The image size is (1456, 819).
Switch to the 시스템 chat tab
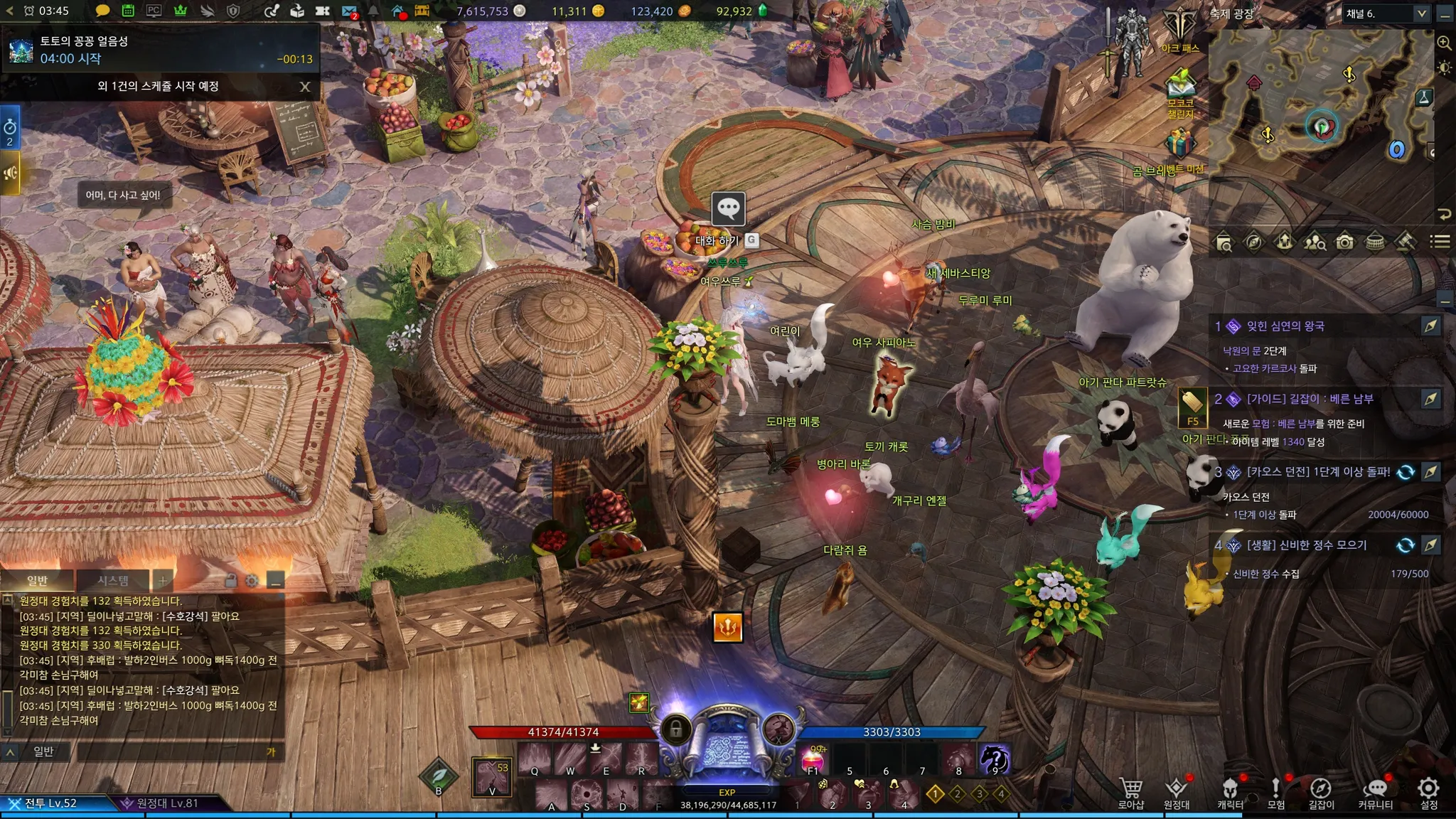click(113, 580)
